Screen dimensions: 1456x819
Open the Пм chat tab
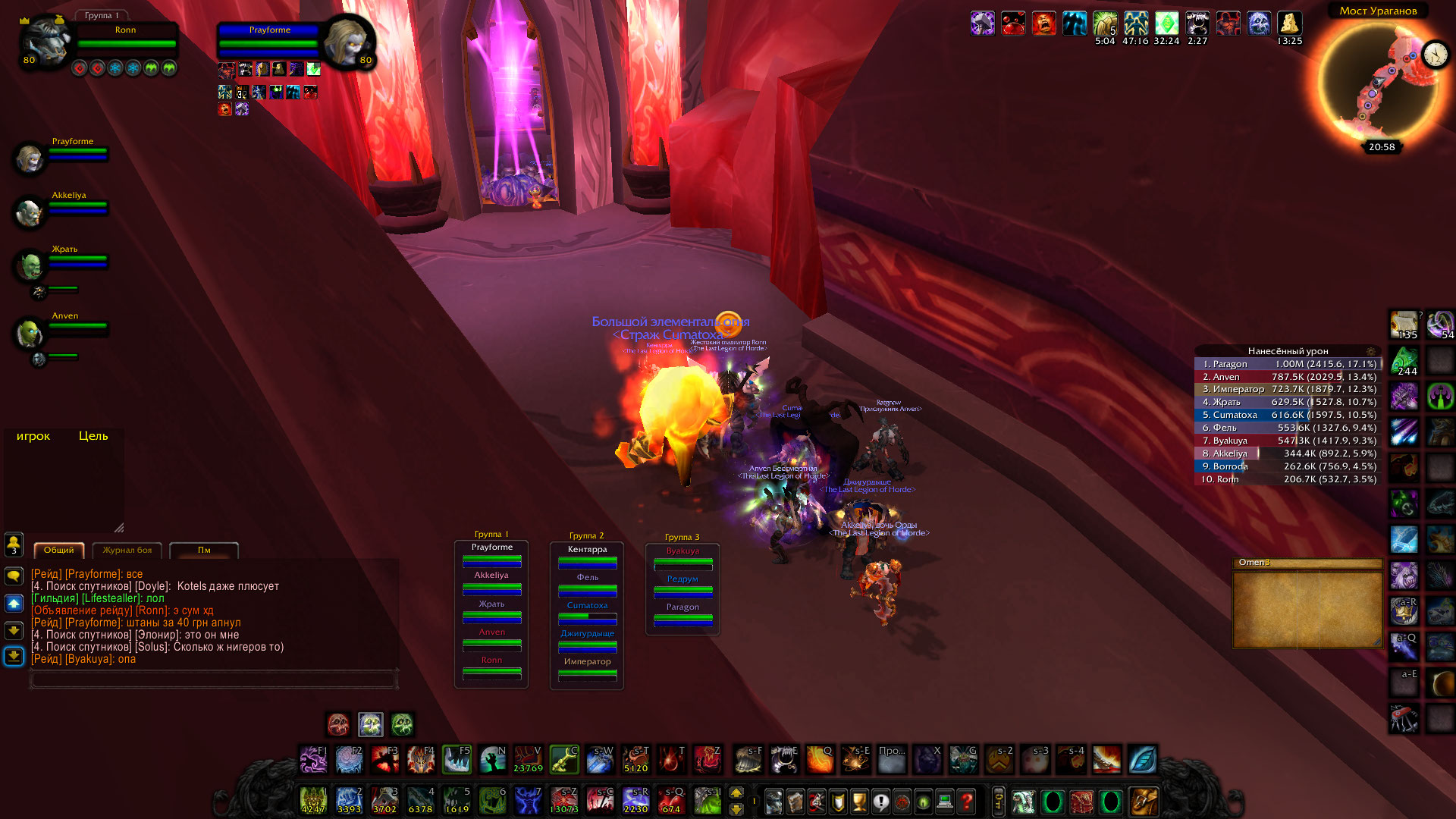(204, 551)
